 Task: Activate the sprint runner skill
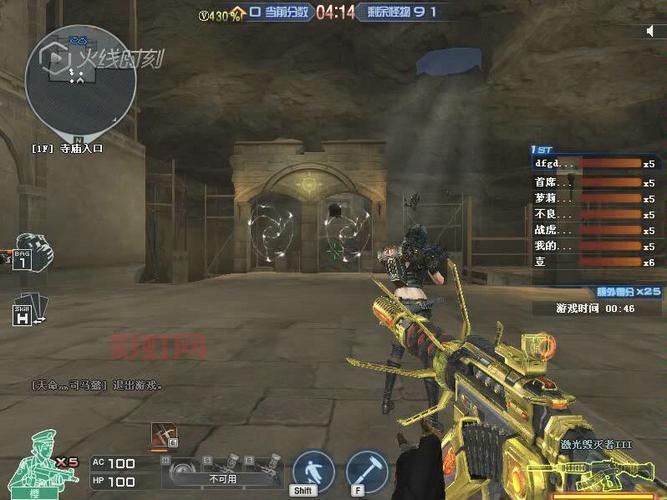tap(313, 471)
